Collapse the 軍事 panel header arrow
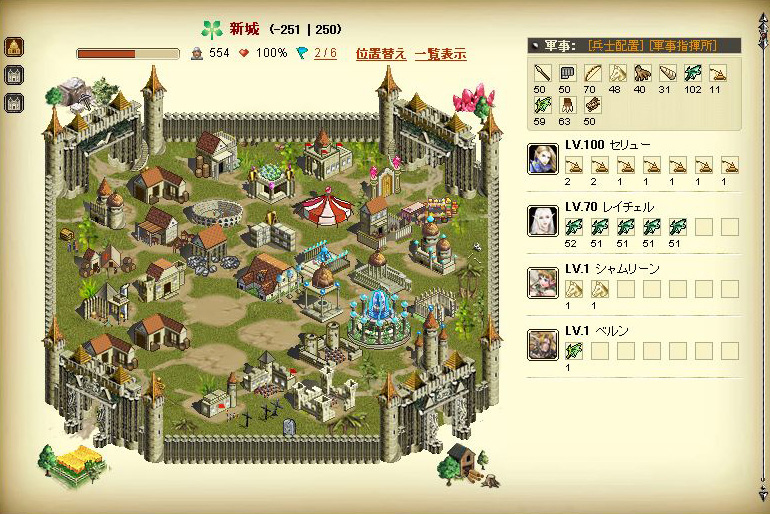The height and width of the screenshot is (514, 770). [x=536, y=45]
